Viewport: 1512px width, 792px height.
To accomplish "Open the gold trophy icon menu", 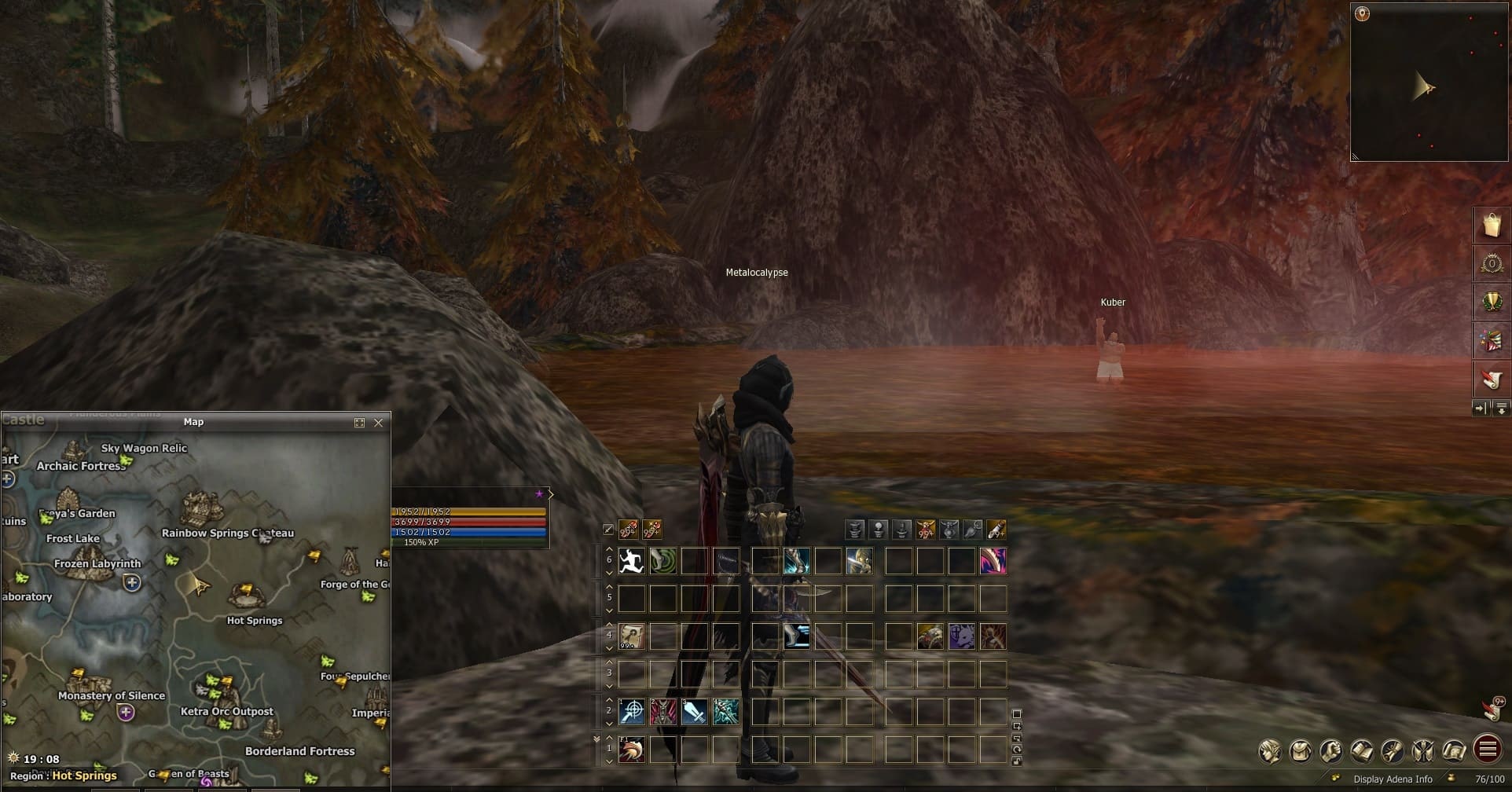I will coord(1491,302).
